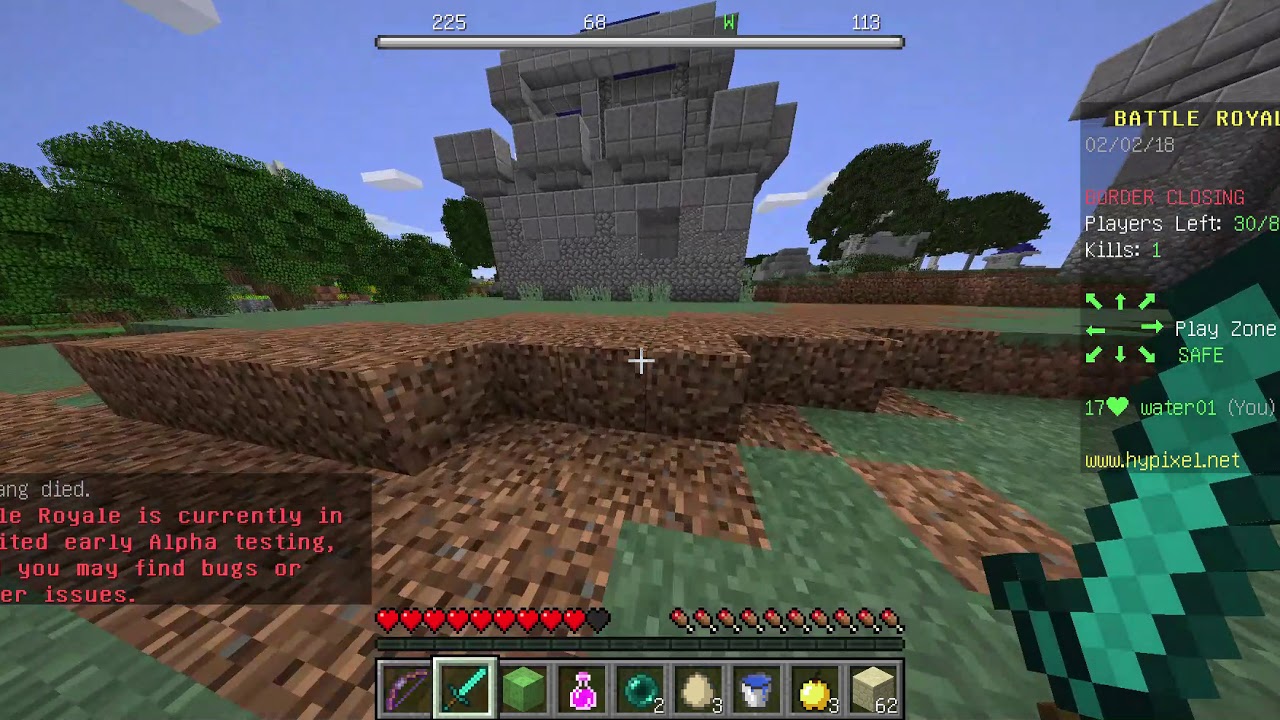Select the slime block item
The height and width of the screenshot is (720, 1280).
pos(524,686)
